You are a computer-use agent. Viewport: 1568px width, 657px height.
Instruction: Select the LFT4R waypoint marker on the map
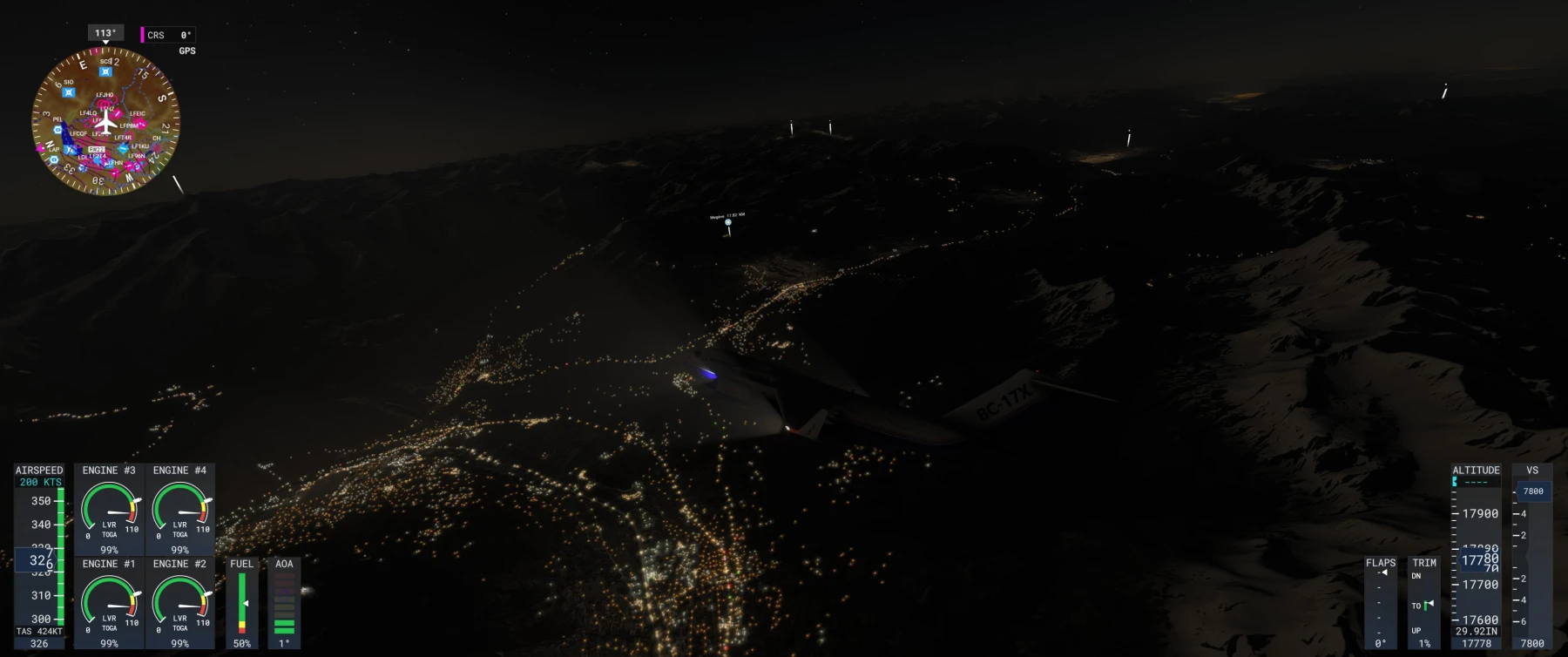[x=123, y=138]
